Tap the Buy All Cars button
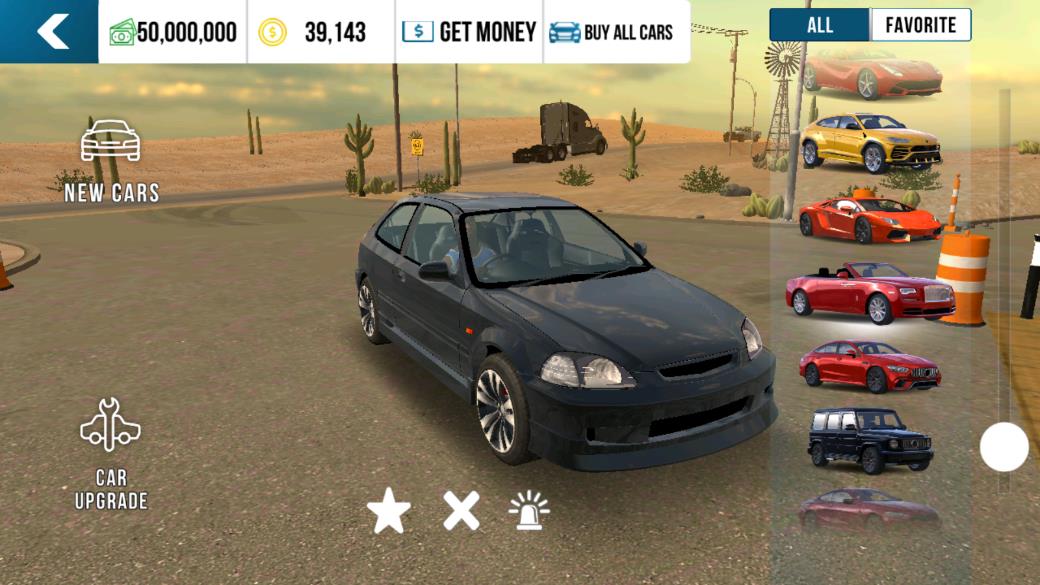This screenshot has height=585, width=1040. [611, 32]
